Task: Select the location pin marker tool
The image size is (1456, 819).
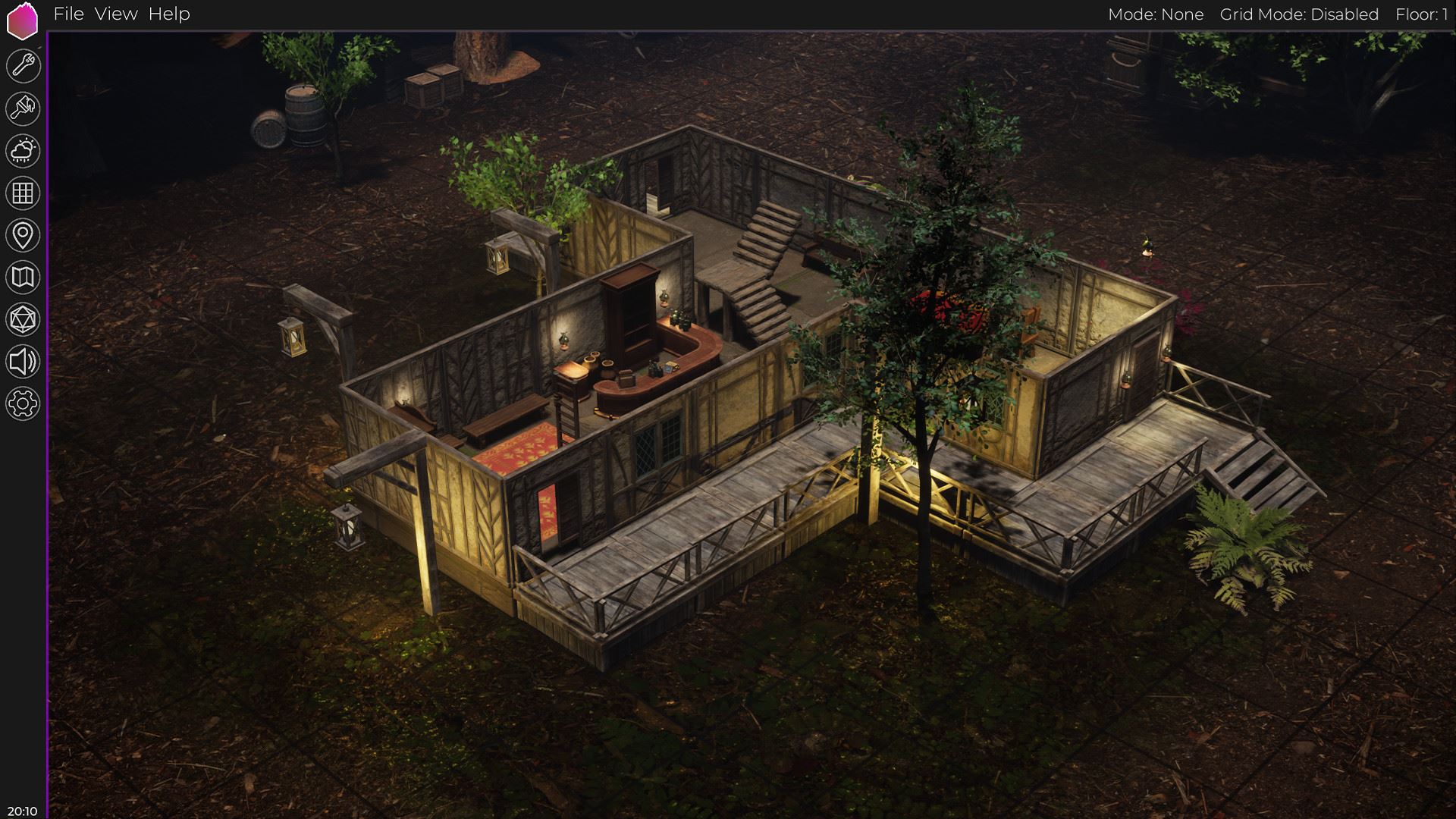Action: click(x=23, y=235)
